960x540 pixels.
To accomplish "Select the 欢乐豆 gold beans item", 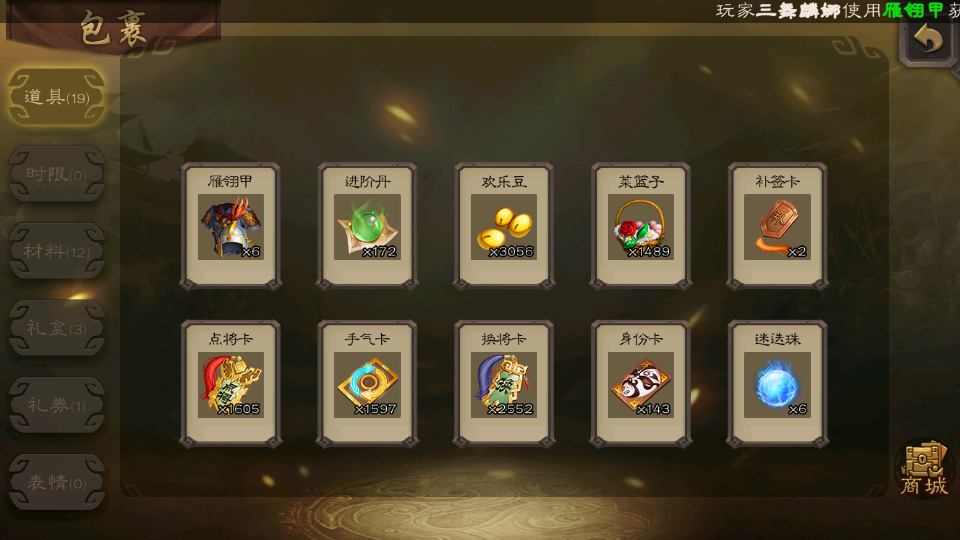I will [504, 226].
